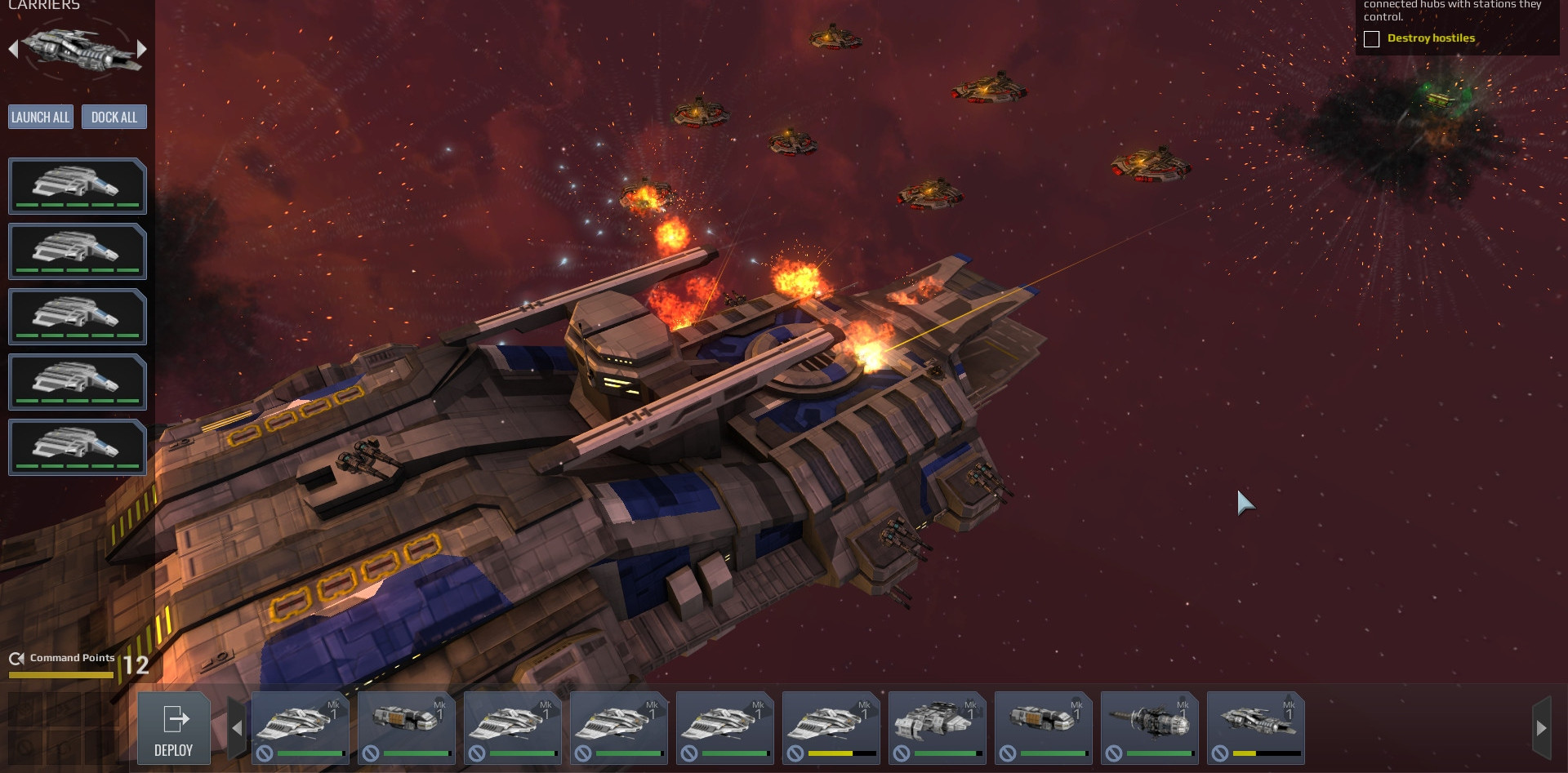1568x773 pixels.
Task: Click the DOCK ALL button
Action: tap(114, 118)
